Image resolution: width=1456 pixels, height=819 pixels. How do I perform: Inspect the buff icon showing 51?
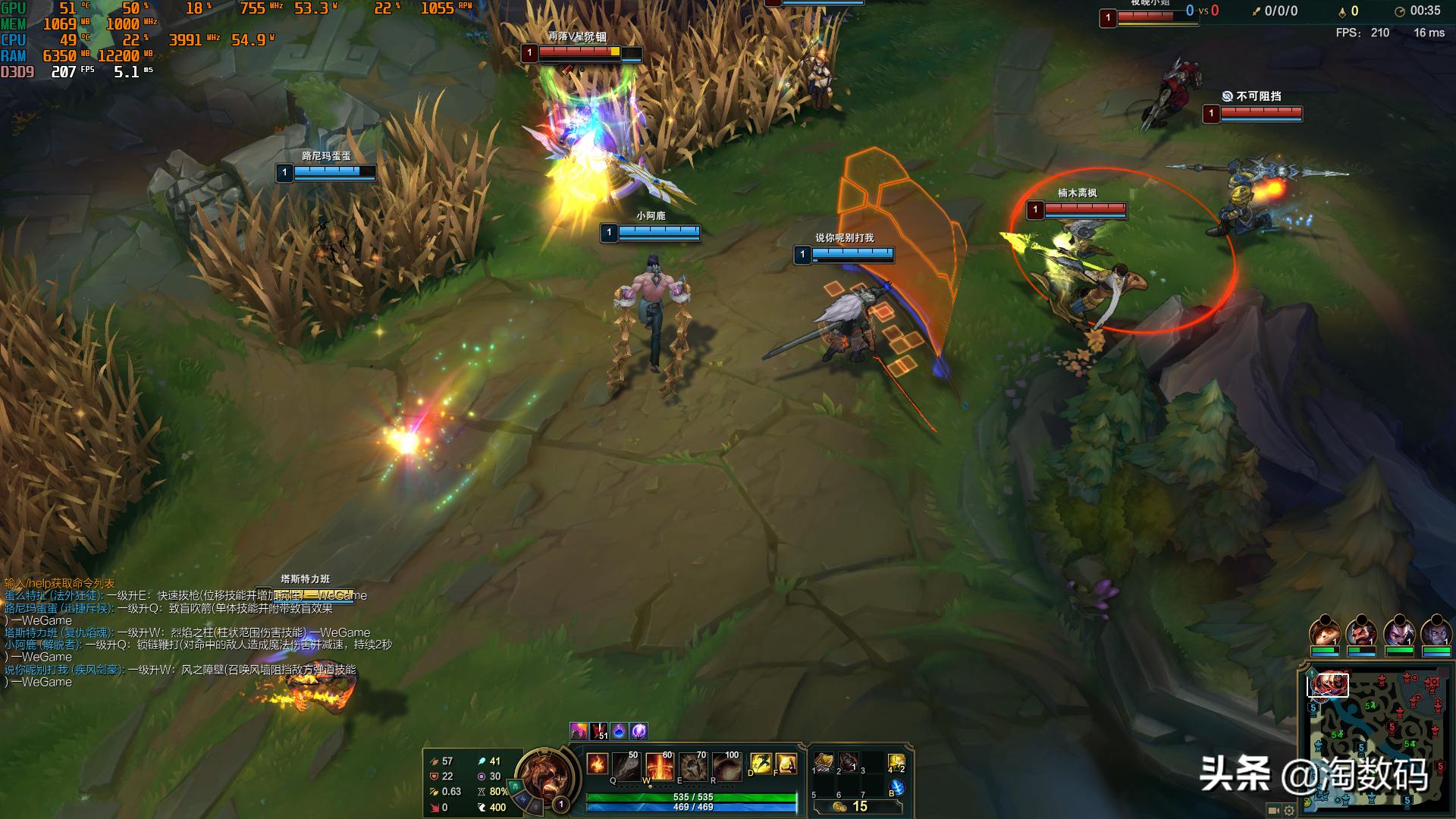[x=599, y=731]
